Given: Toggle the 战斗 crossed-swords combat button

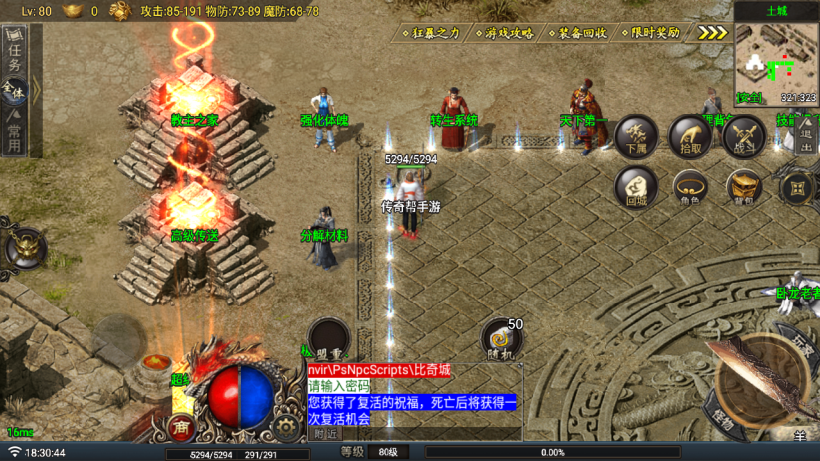Looking at the screenshot, I should 742,136.
